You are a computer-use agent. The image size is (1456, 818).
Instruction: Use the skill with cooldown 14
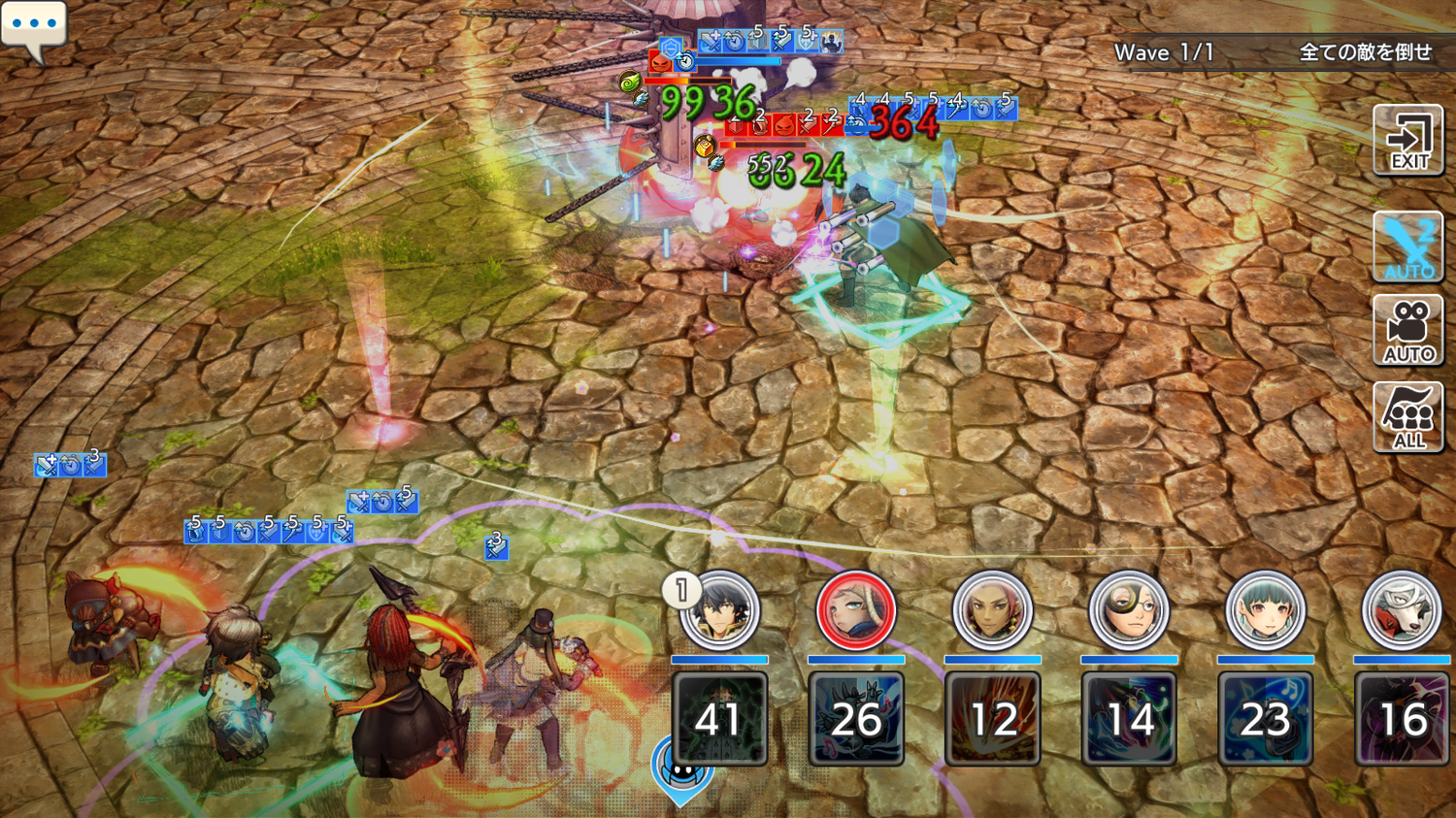[x=1129, y=719]
